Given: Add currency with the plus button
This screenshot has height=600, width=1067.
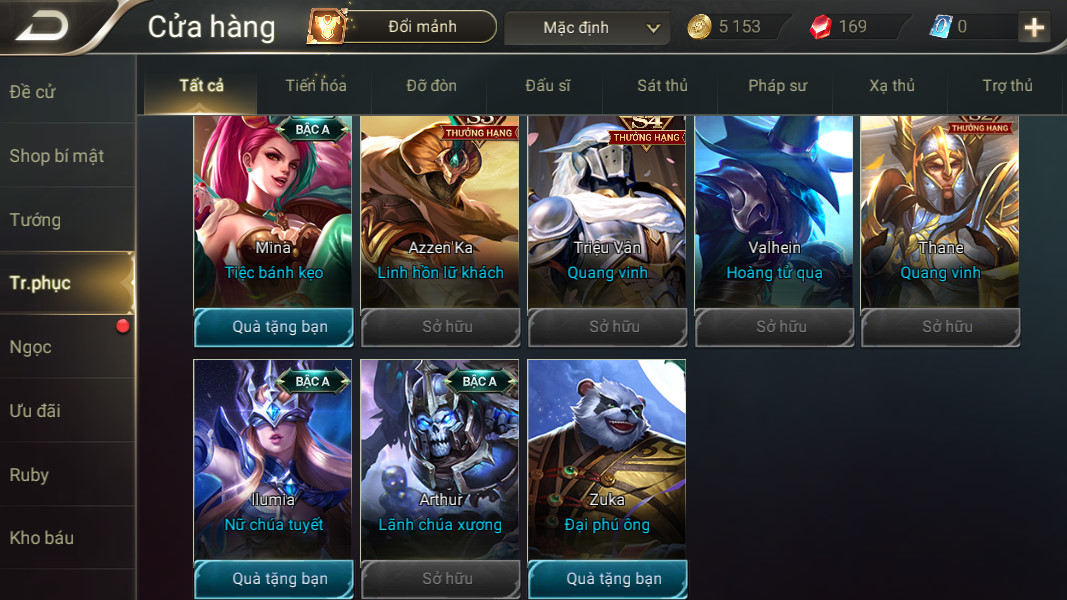Looking at the screenshot, I should [x=1034, y=27].
